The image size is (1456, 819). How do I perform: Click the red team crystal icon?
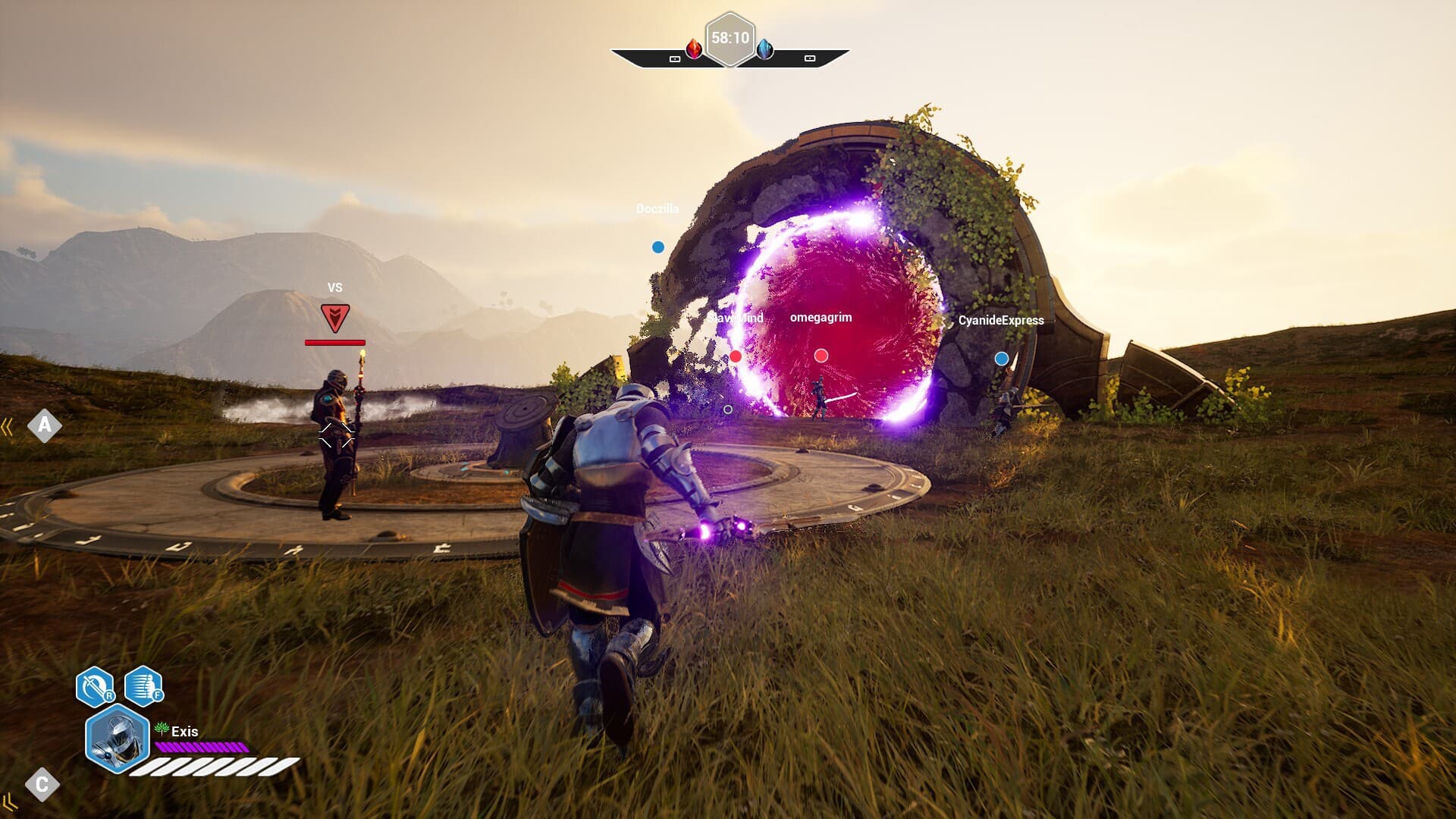coord(694,49)
